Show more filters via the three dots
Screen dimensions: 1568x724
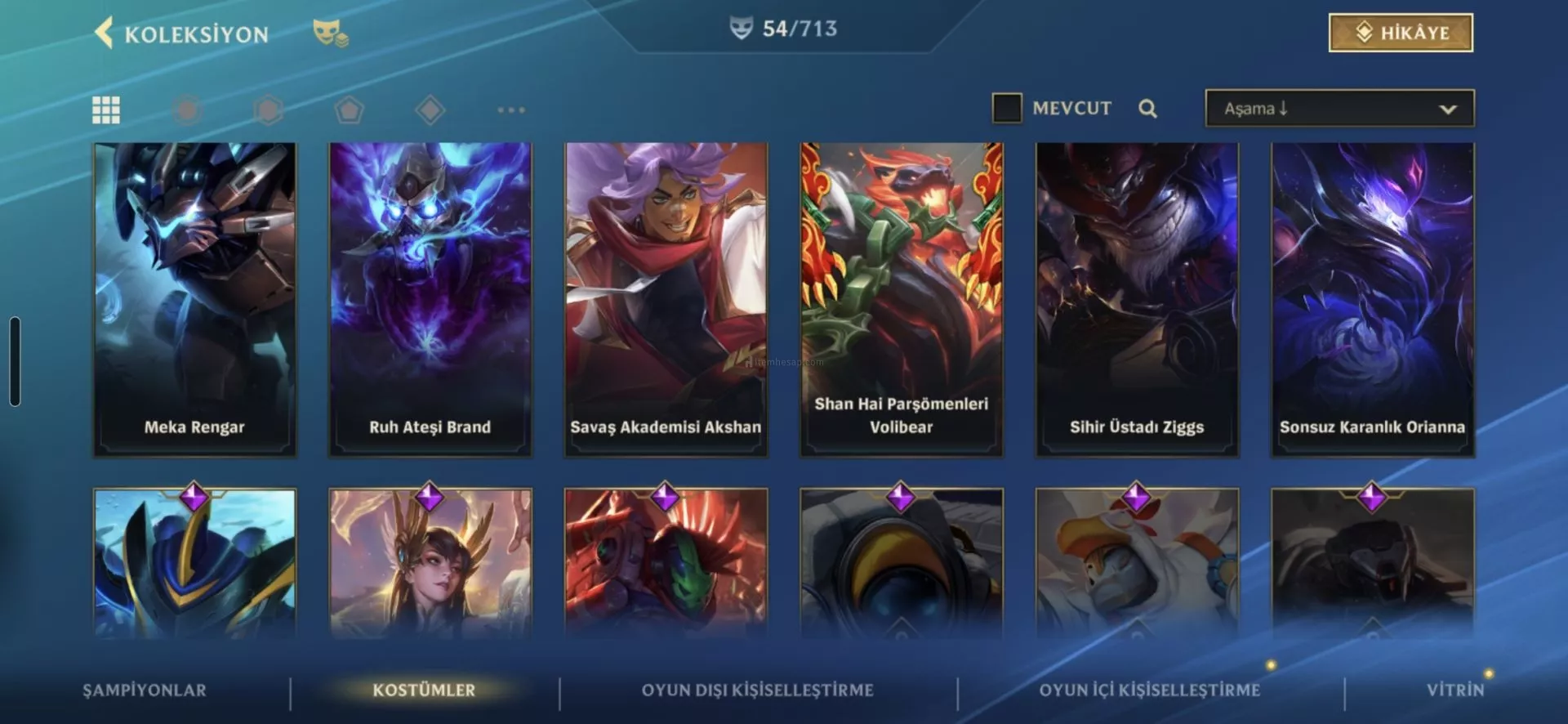(x=511, y=109)
